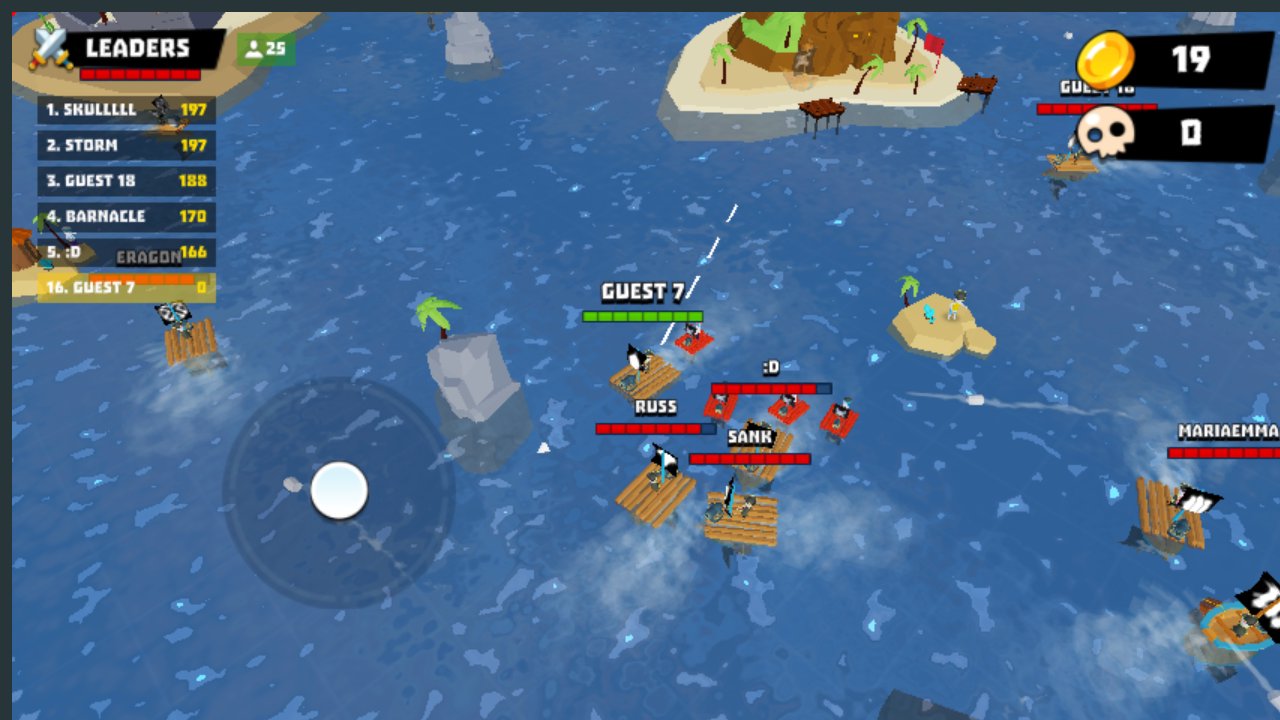The width and height of the screenshot is (1280, 720).
Task: Open the entry for 5. :D
Action: coord(127,254)
